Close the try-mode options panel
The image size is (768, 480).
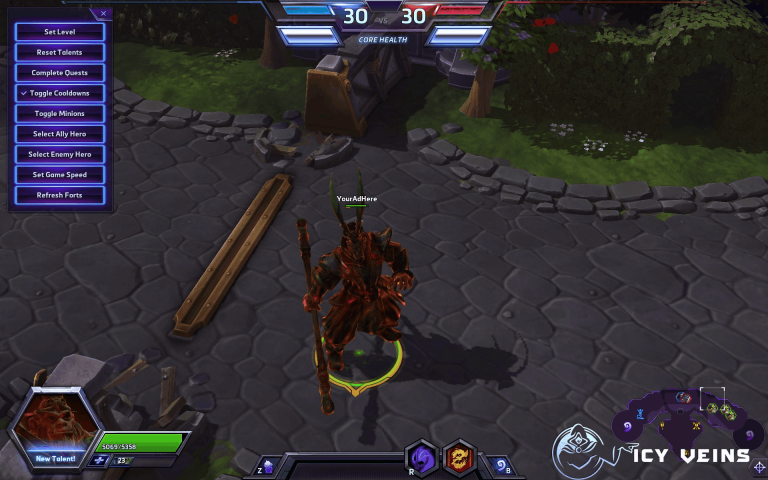(x=103, y=14)
